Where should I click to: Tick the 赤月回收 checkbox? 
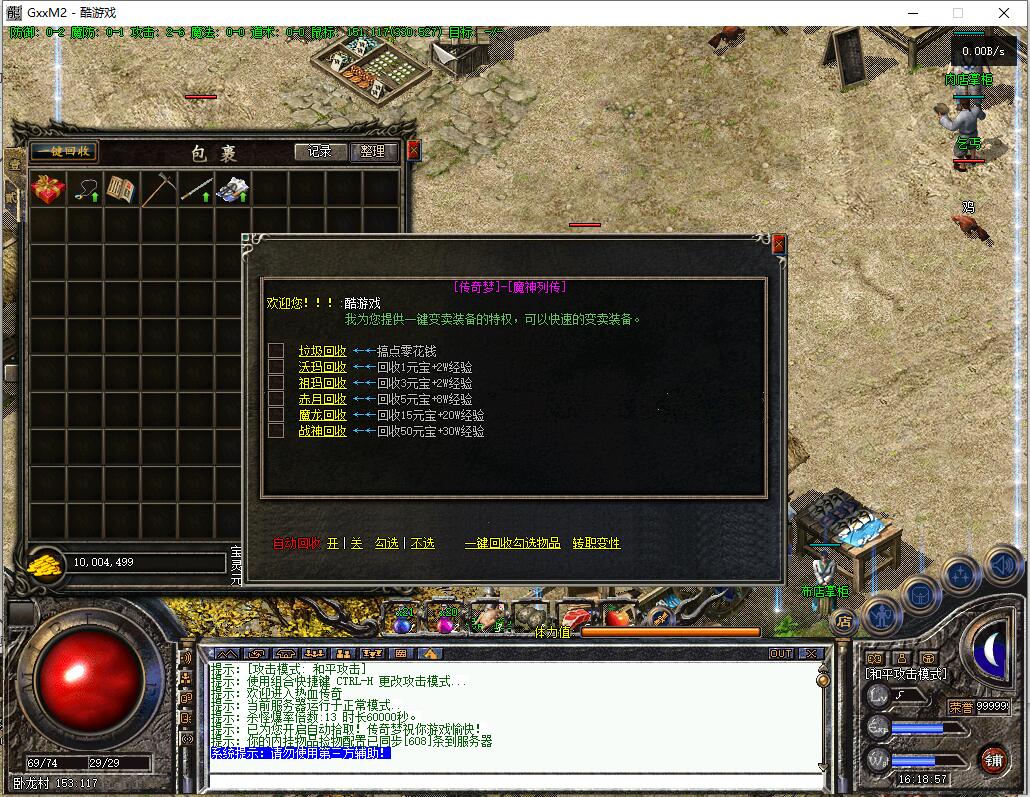pos(276,399)
